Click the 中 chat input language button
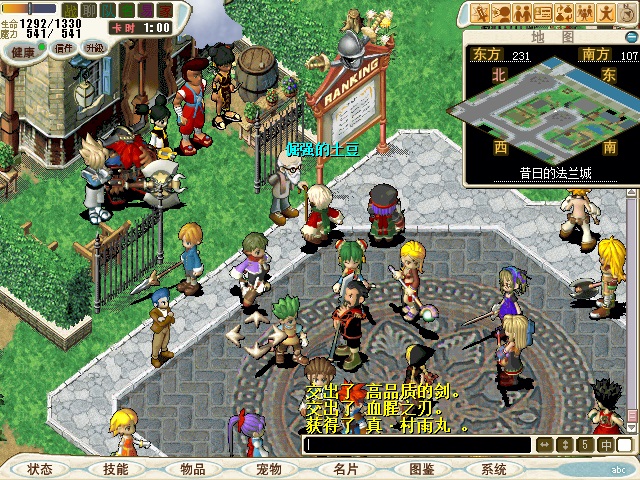Screen dimensions: 640x480 point(606,445)
